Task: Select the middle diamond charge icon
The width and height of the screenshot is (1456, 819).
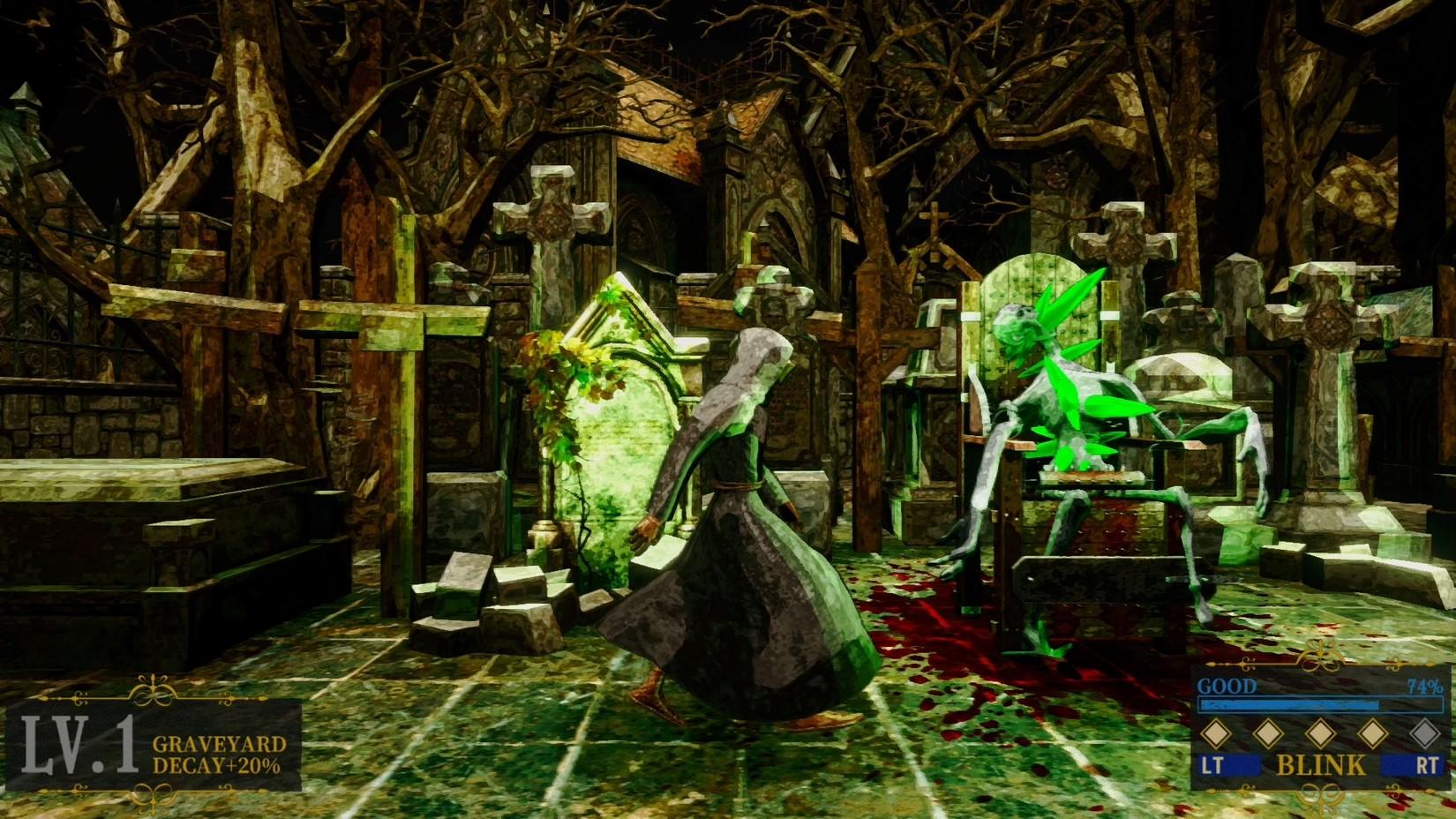Action: tap(1320, 733)
